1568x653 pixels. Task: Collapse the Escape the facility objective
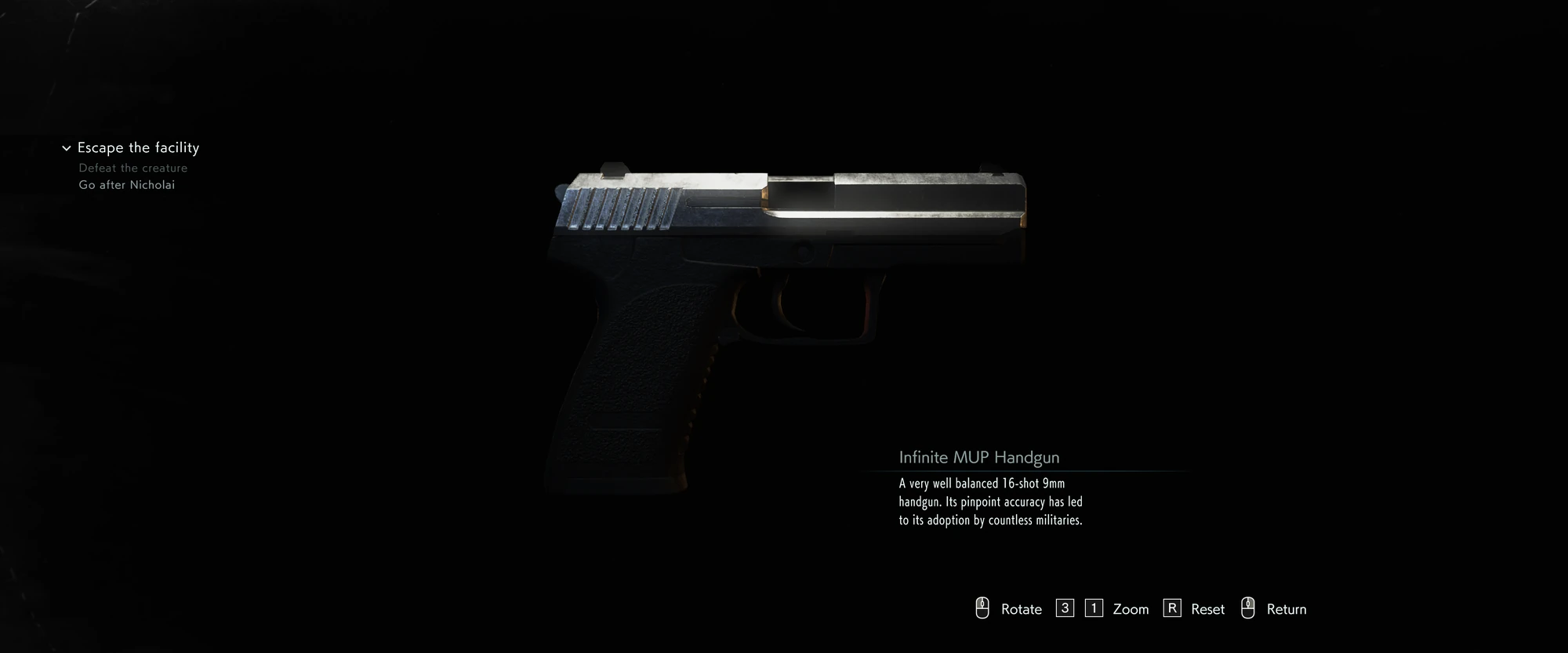pos(65,147)
